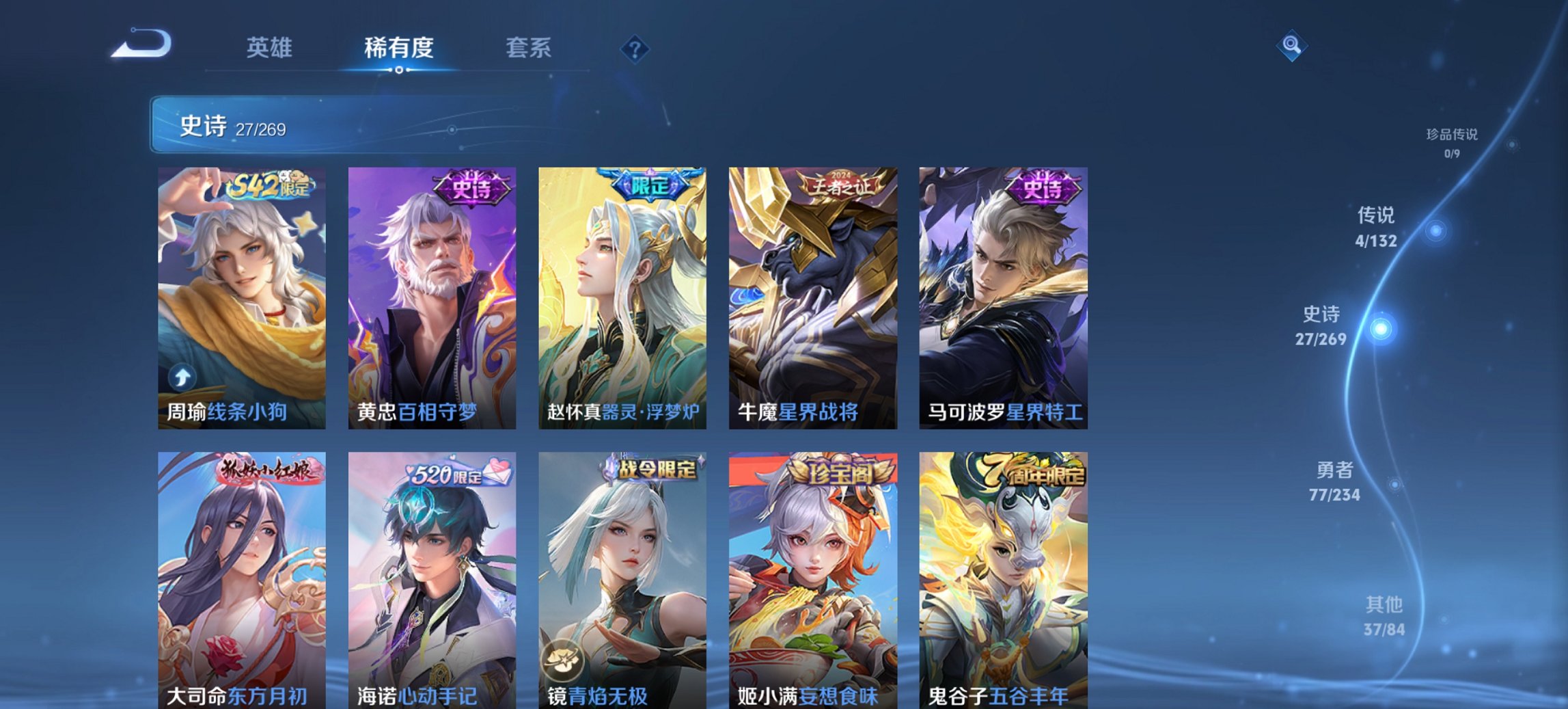Open the search magnifier icon top-right
The width and height of the screenshot is (1568, 709).
click(1291, 47)
